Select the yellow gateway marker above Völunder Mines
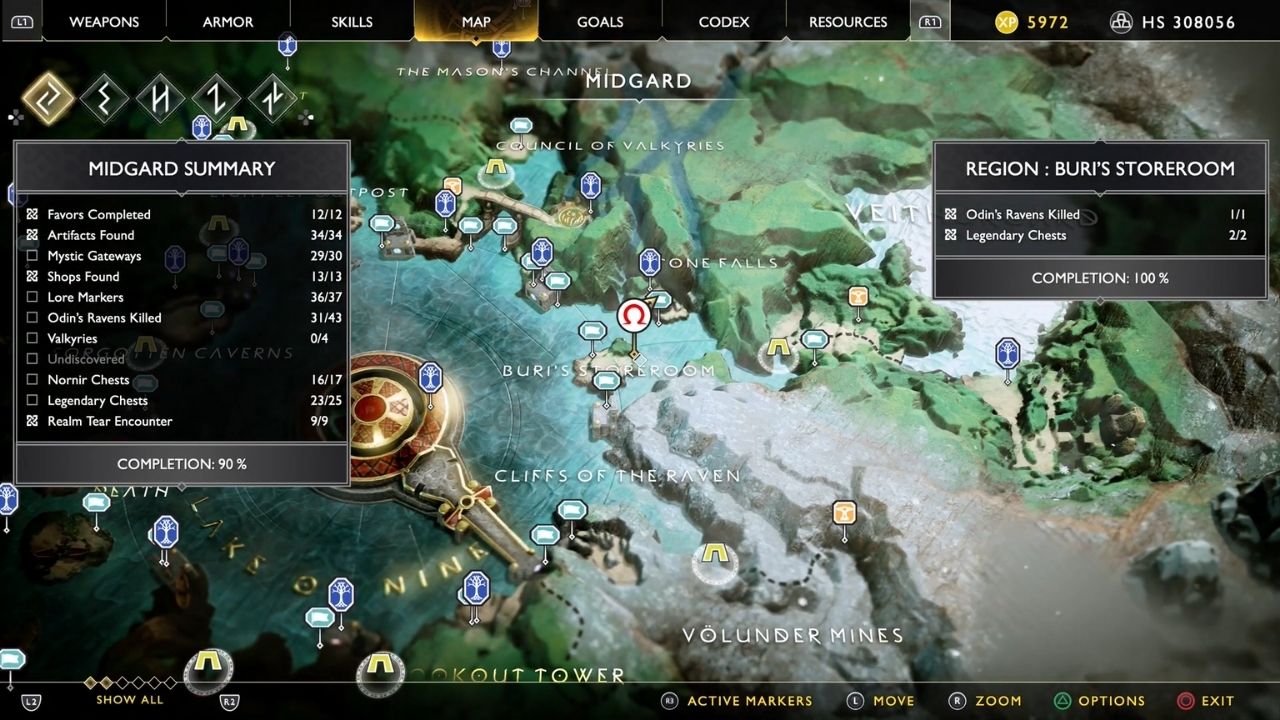Viewport: 1280px width, 720px height. point(713,553)
